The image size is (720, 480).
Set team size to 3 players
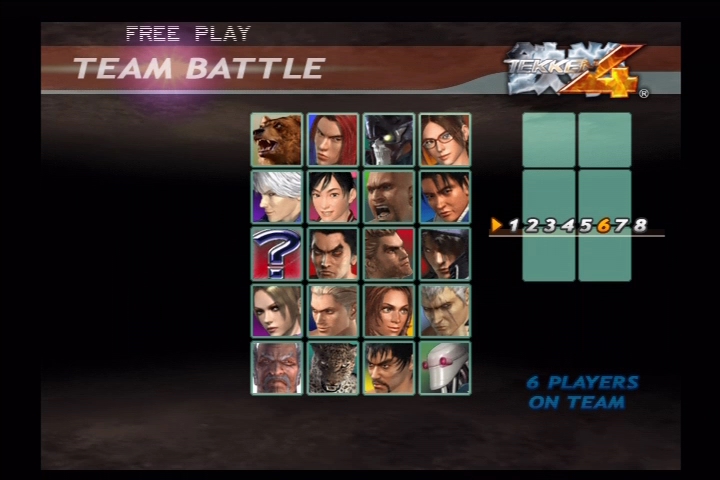coord(550,225)
